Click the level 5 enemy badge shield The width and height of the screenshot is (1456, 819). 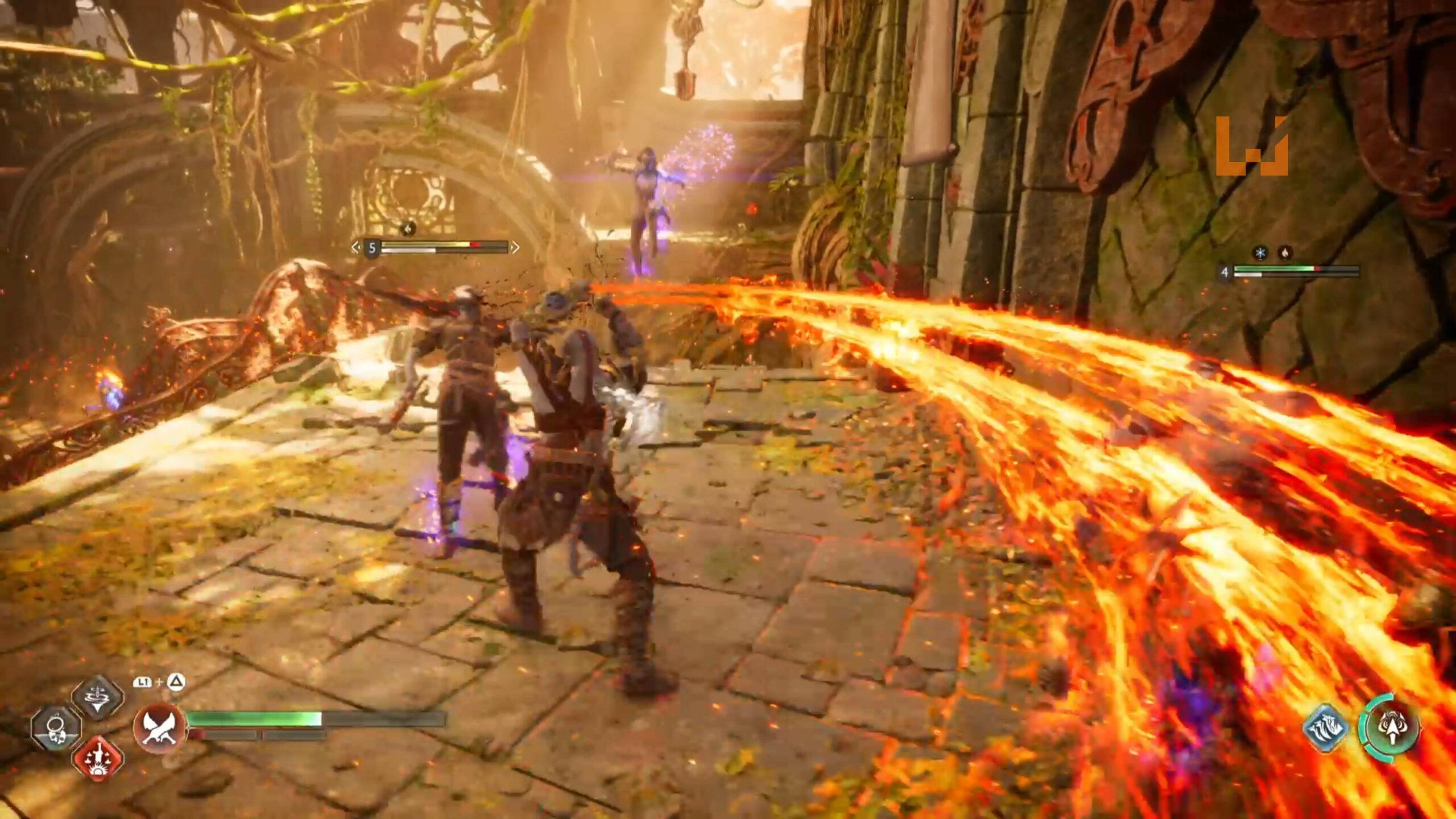[x=373, y=249]
